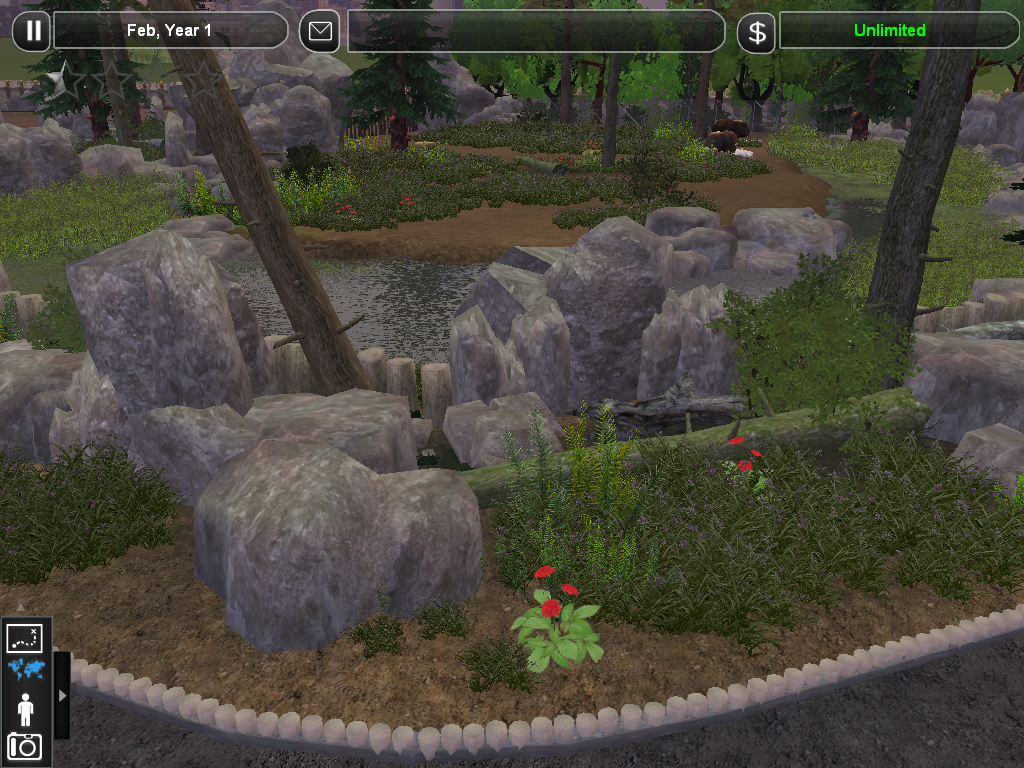Open the envelope messages button
Screen dimensions: 1024x768
click(x=320, y=31)
